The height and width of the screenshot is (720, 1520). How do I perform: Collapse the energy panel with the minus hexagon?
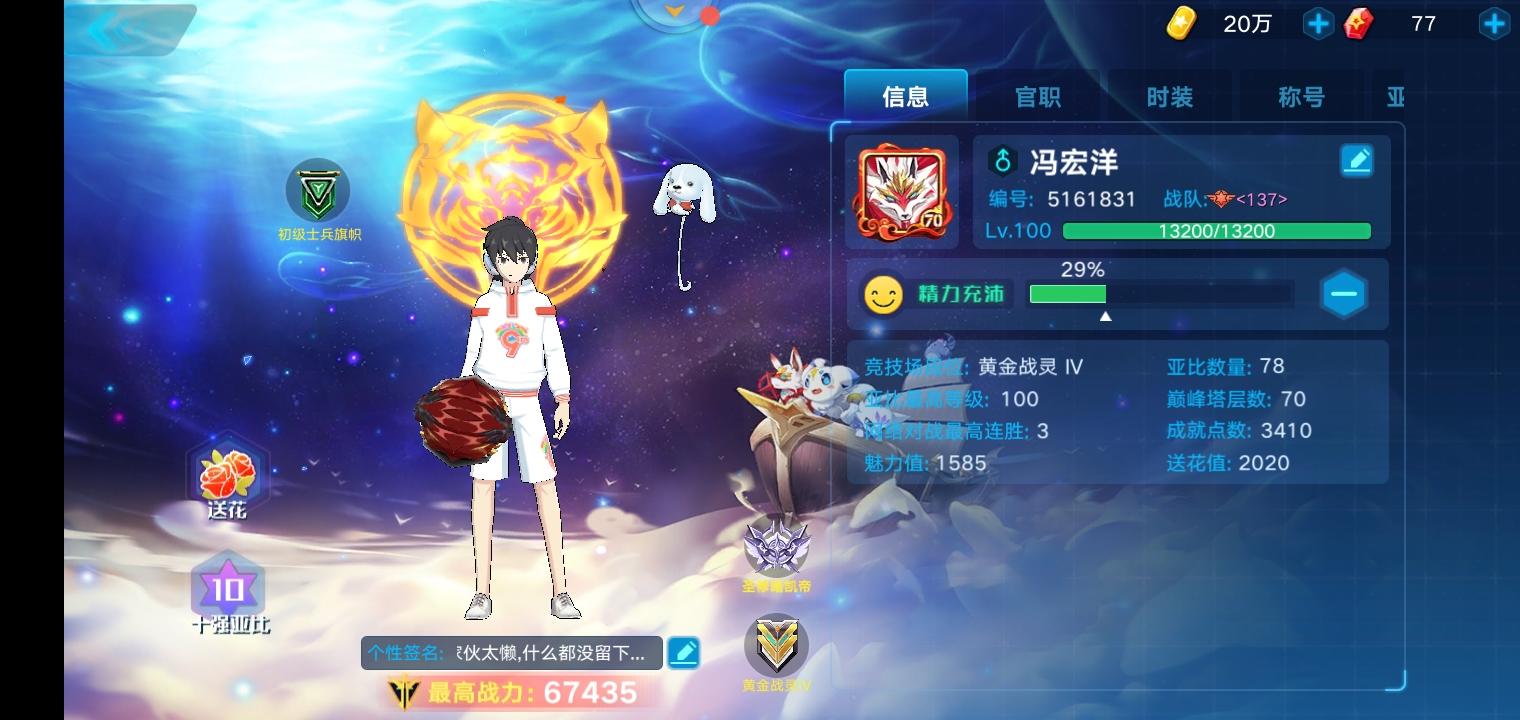[x=1343, y=293]
